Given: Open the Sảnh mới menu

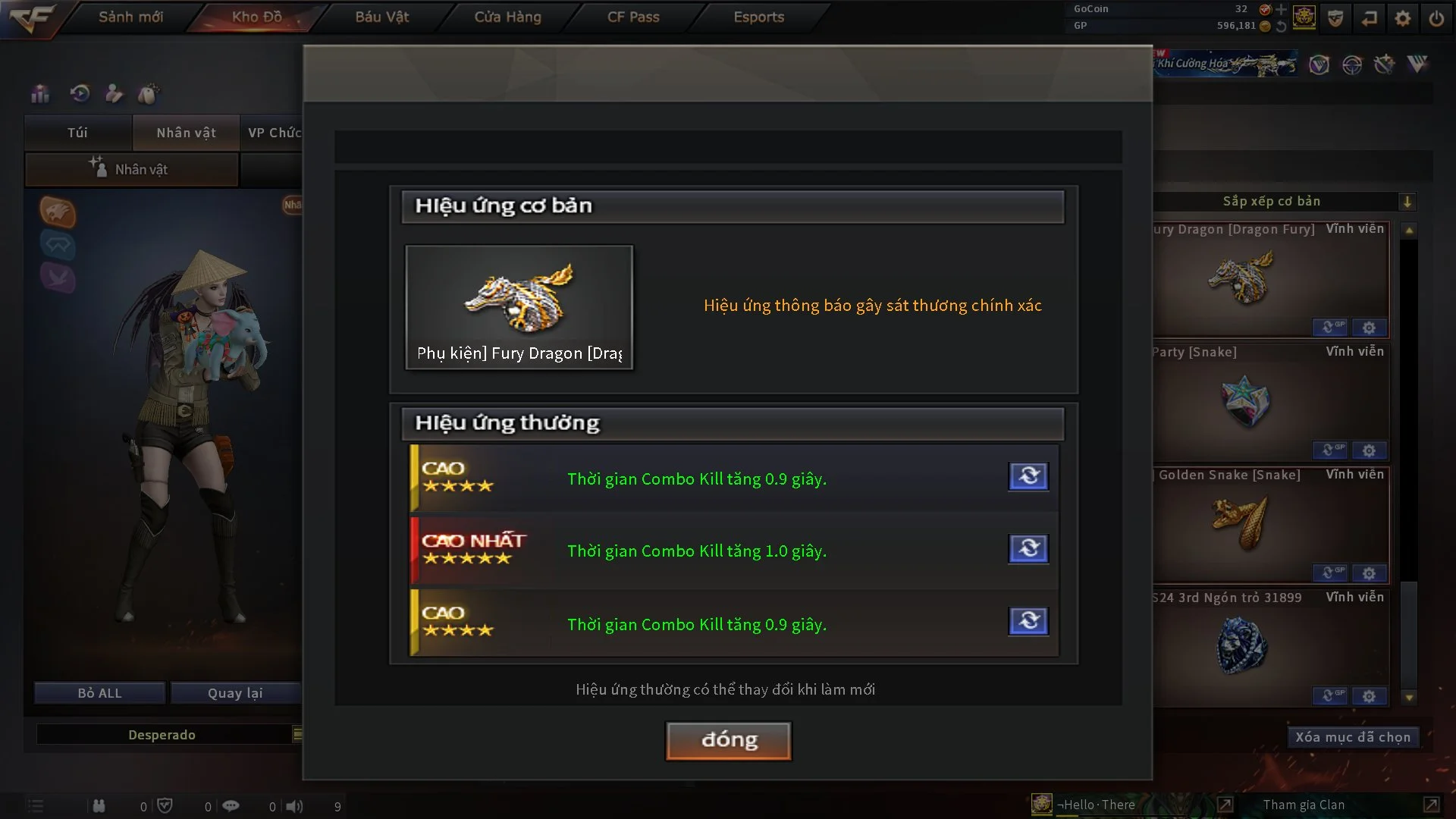Looking at the screenshot, I should pos(130,17).
